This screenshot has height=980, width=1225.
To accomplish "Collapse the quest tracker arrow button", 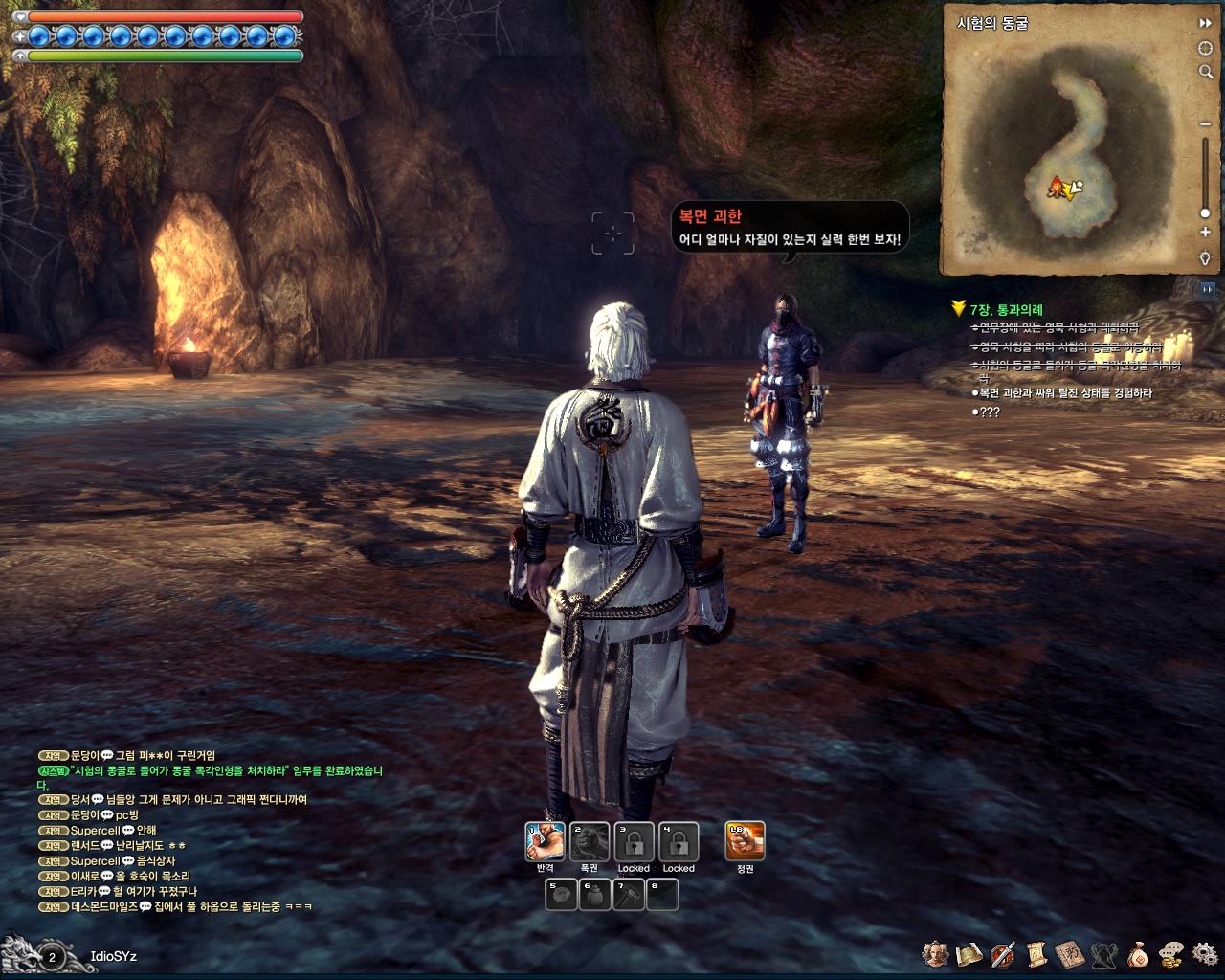I will (x=1207, y=288).
